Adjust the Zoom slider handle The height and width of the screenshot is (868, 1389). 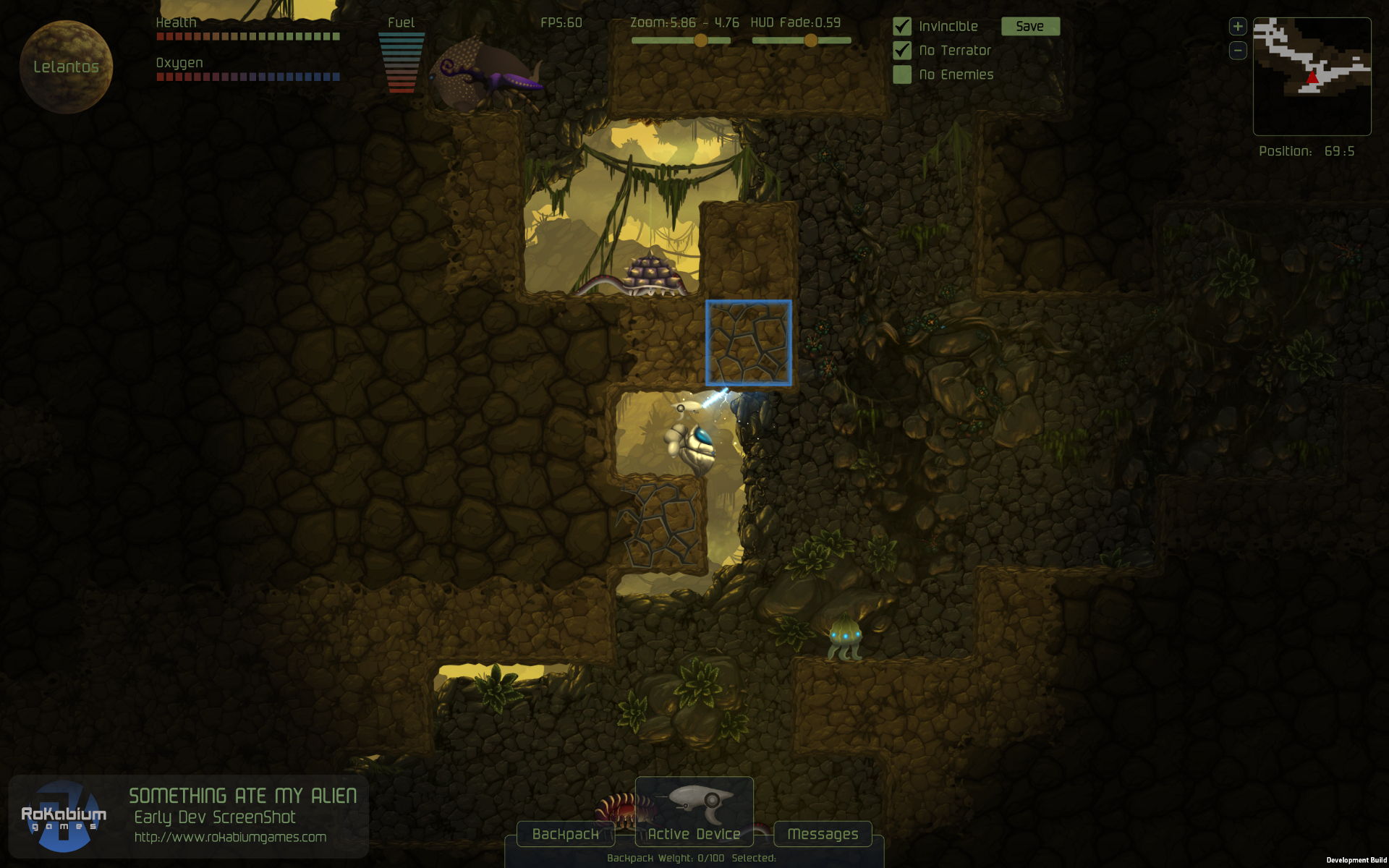coord(700,41)
